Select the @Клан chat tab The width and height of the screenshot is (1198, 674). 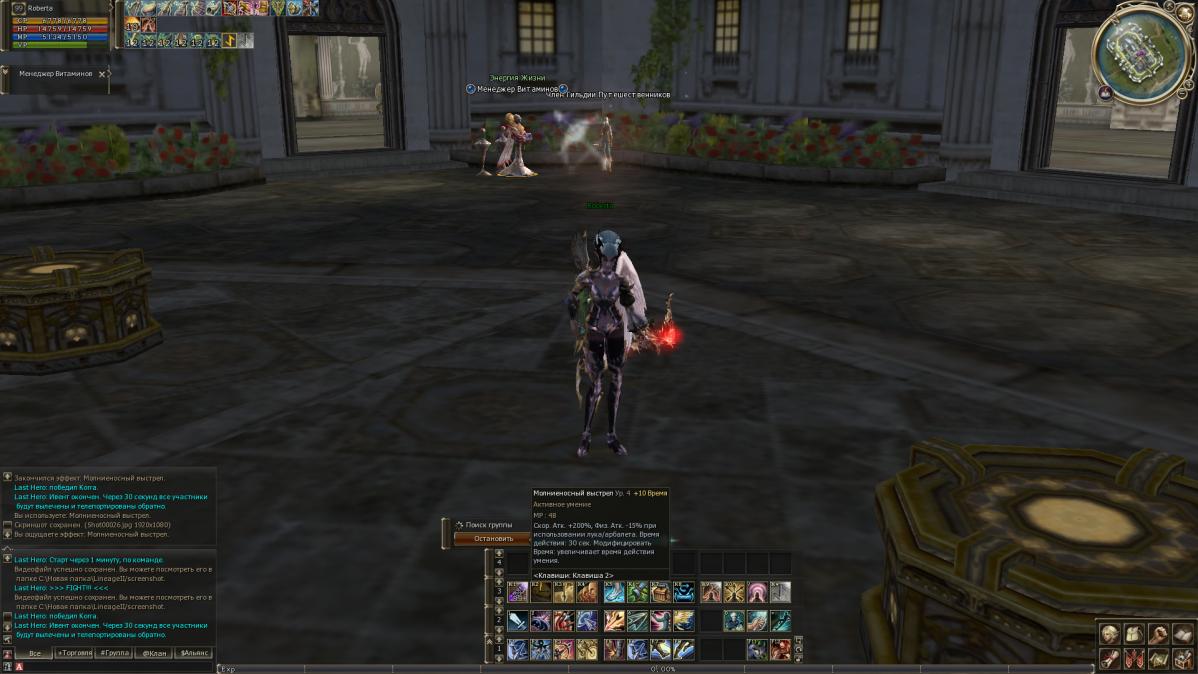click(153, 653)
